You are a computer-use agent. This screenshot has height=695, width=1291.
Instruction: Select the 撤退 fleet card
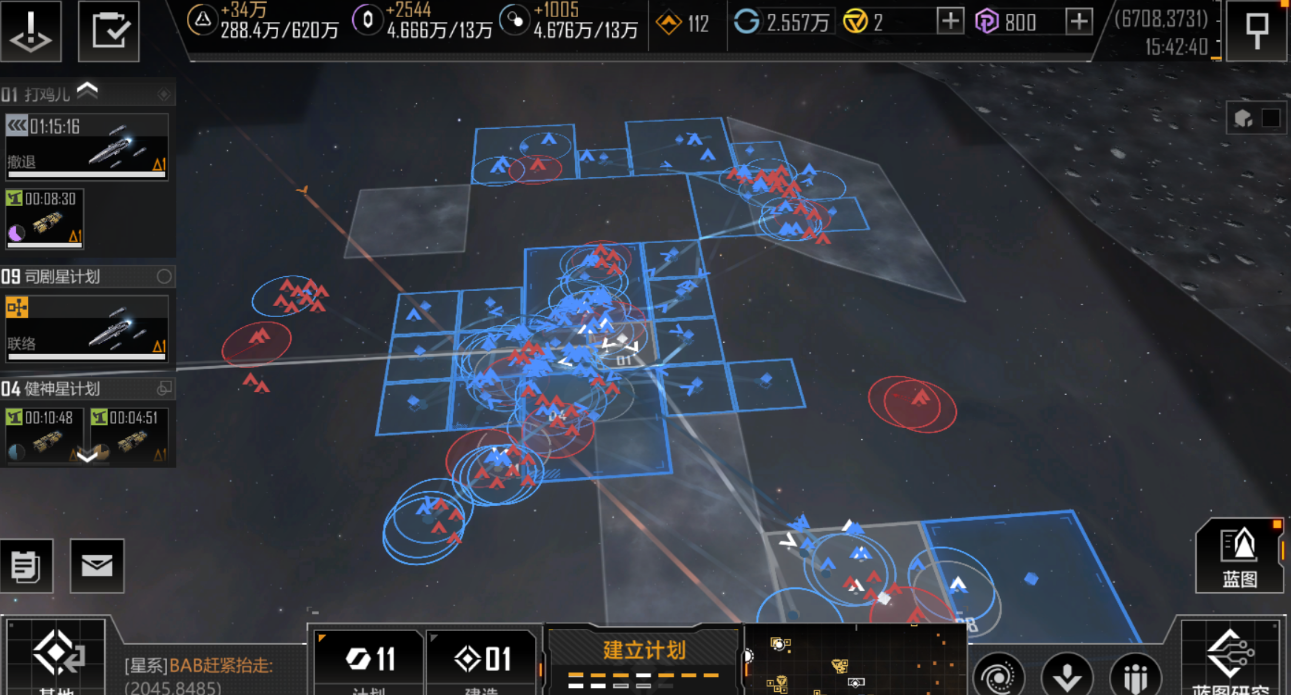(86, 146)
